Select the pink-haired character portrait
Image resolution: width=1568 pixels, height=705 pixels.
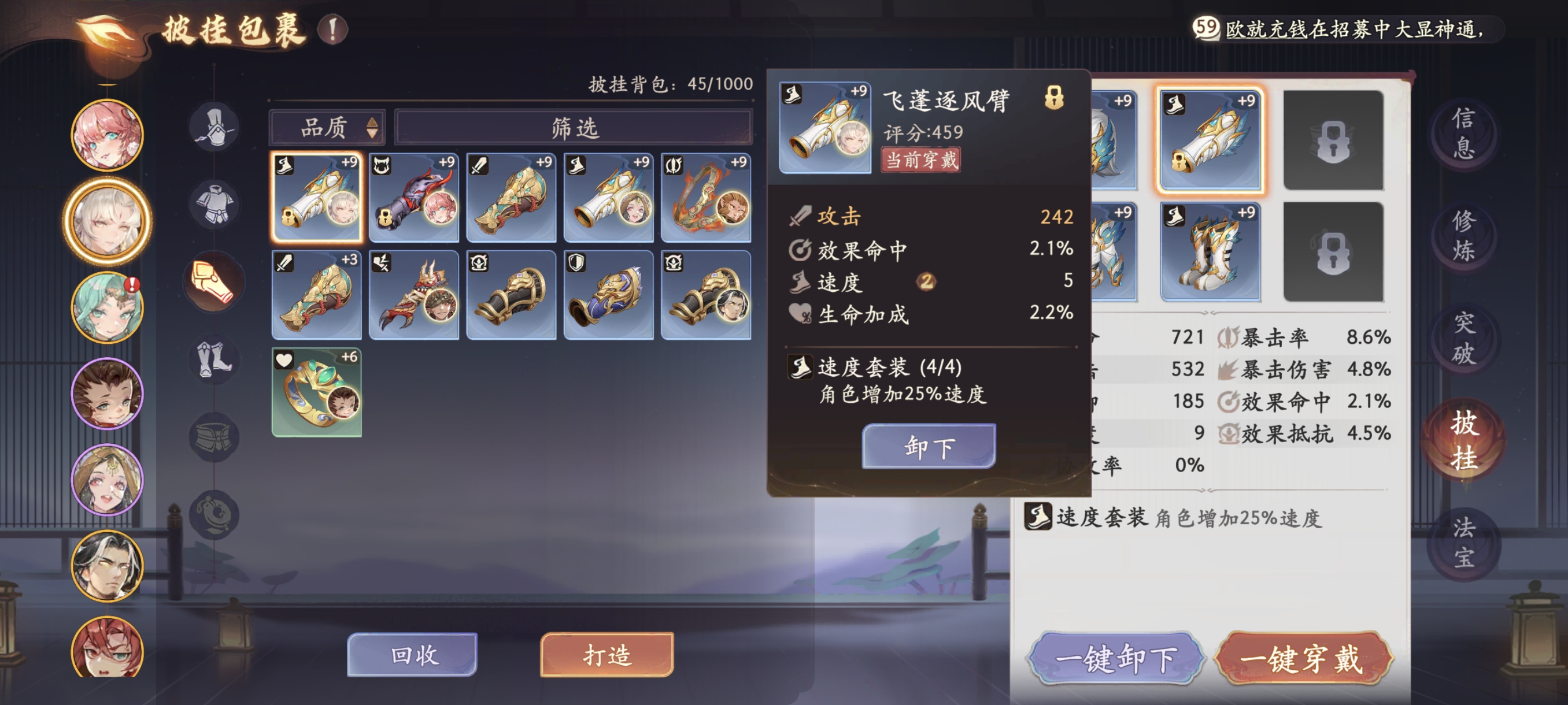point(107,135)
